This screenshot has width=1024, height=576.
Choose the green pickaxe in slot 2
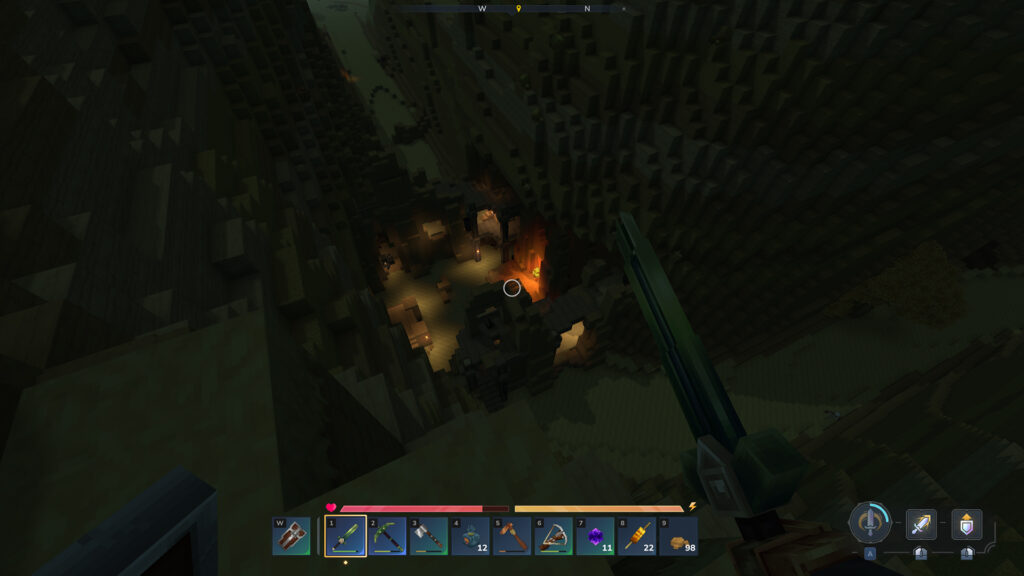387,537
